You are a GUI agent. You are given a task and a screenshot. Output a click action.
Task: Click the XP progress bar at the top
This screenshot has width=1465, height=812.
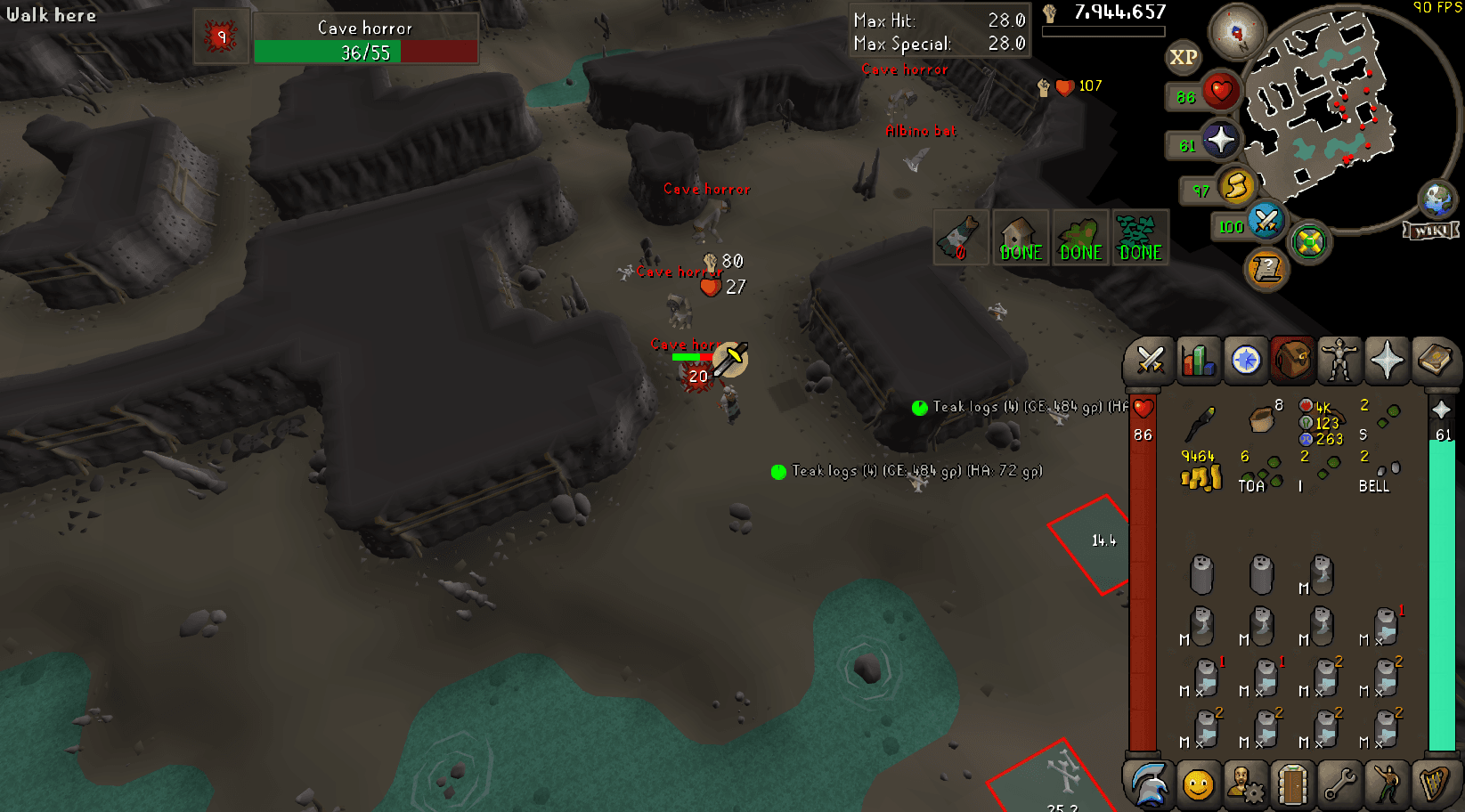1104,29
